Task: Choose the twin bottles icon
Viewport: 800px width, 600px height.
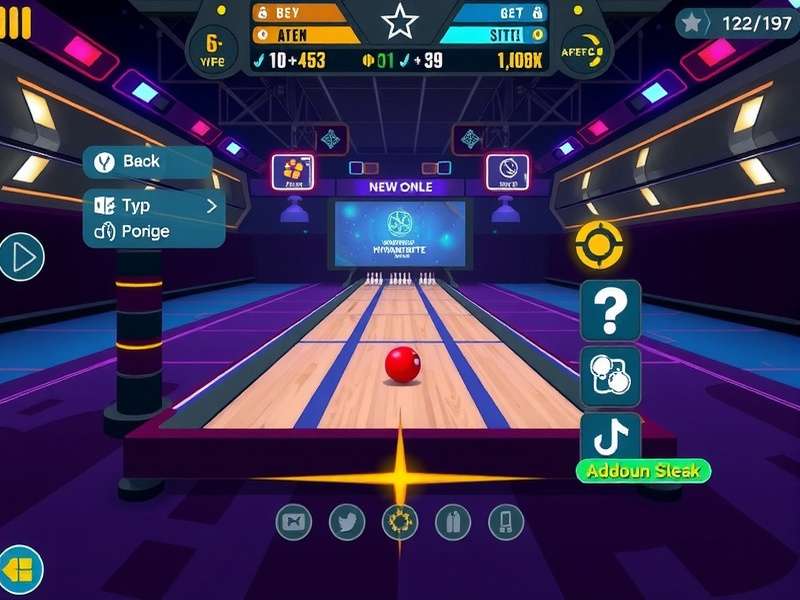Action: coord(453,521)
